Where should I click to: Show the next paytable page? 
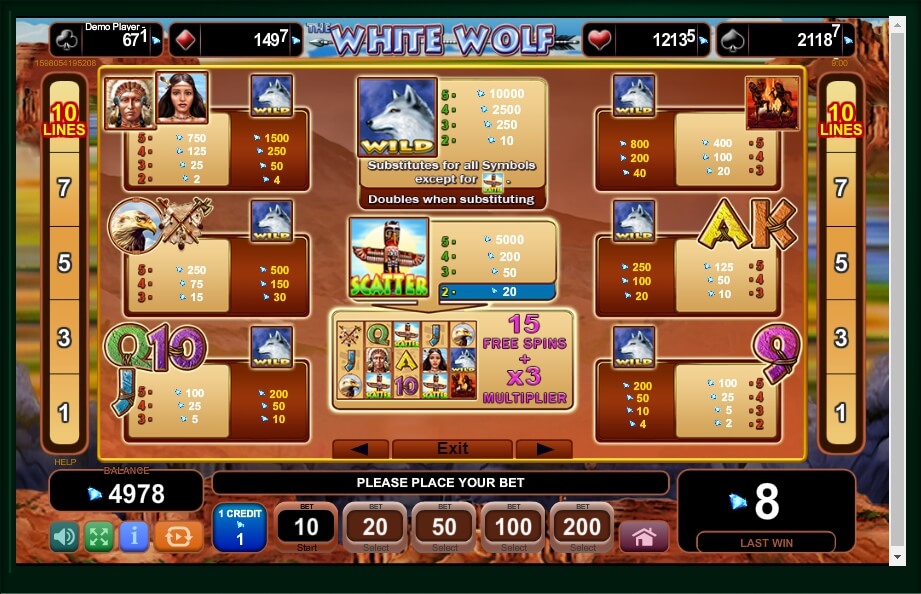(544, 449)
